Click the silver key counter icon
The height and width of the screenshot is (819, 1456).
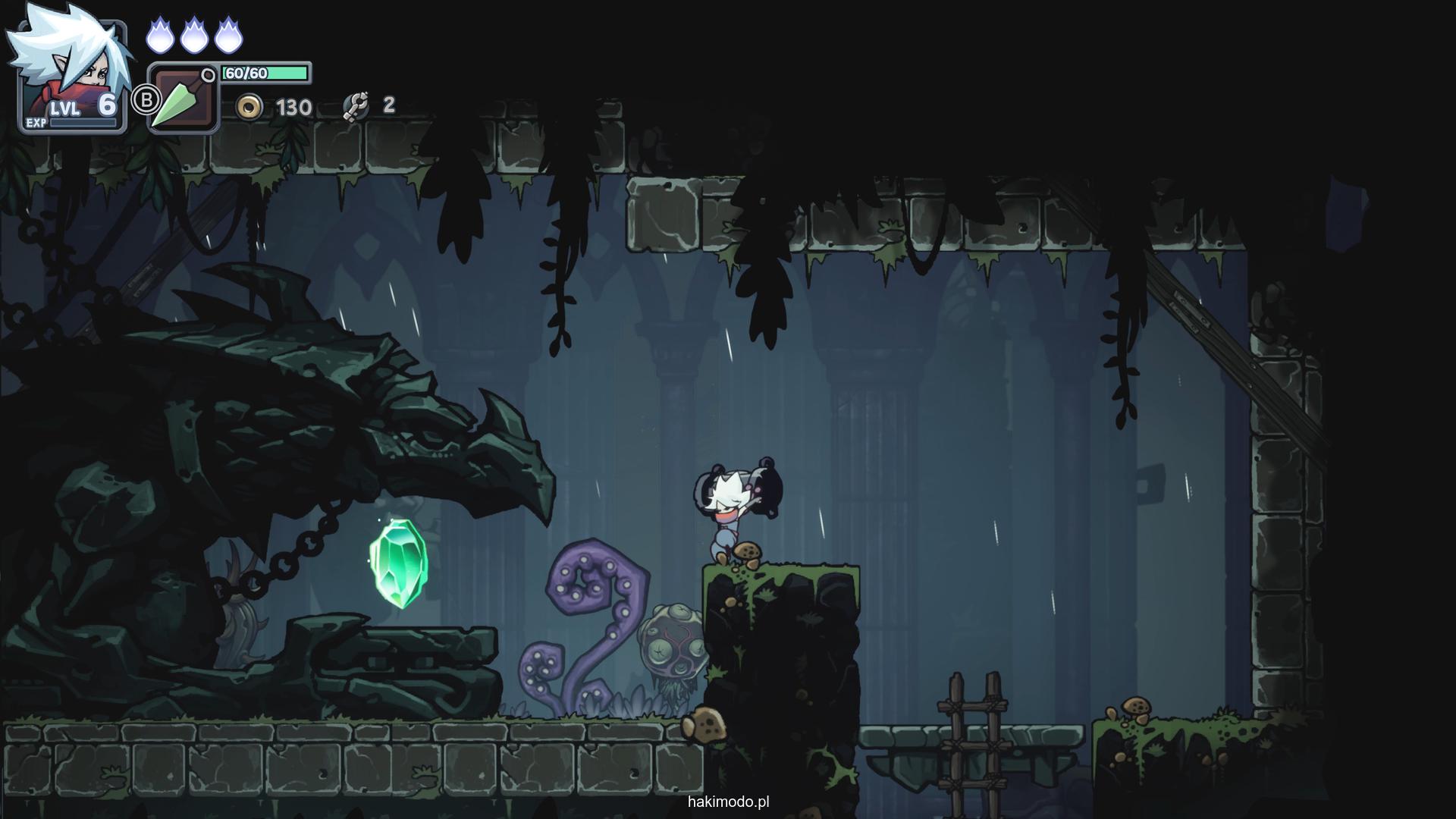pyautogui.click(x=355, y=106)
